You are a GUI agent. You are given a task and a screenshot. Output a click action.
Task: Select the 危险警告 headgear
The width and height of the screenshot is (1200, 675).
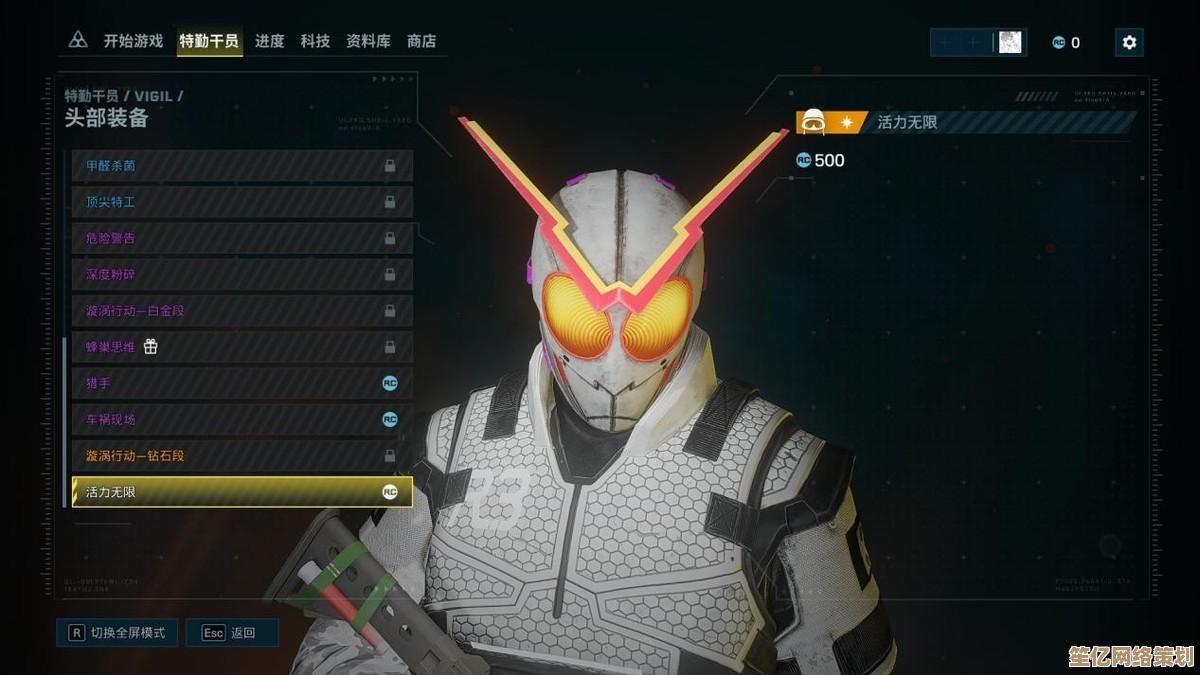point(242,238)
